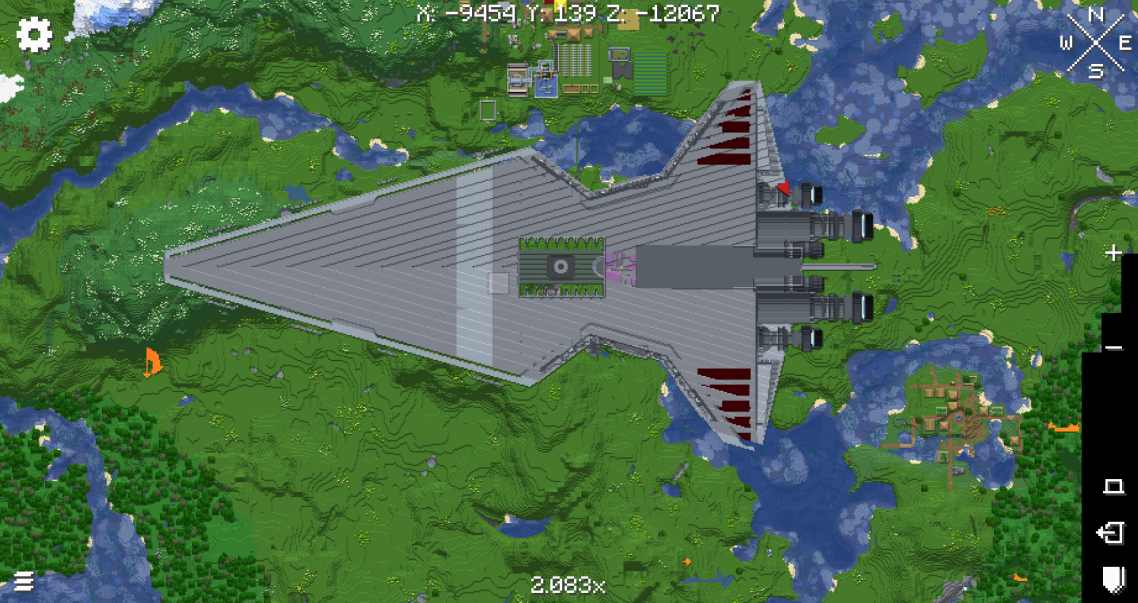Image resolution: width=1138 pixels, height=603 pixels.
Task: Open the map settings gear
Action: click(34, 35)
